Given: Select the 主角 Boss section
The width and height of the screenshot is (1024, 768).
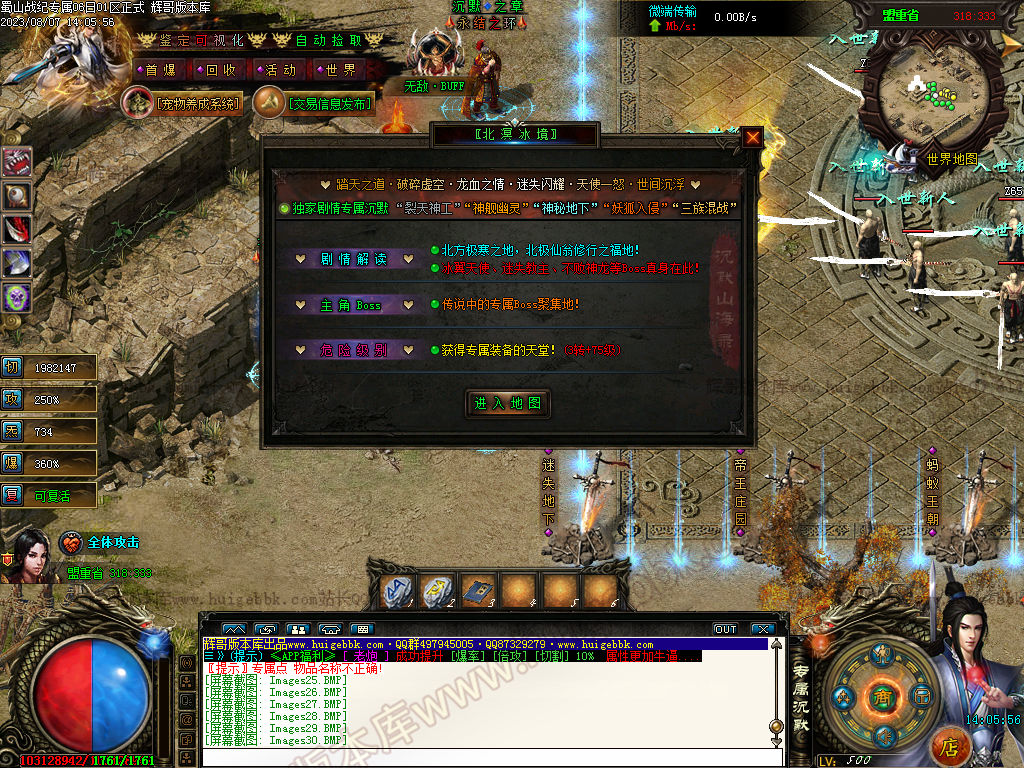Looking at the screenshot, I should pyautogui.click(x=353, y=305).
